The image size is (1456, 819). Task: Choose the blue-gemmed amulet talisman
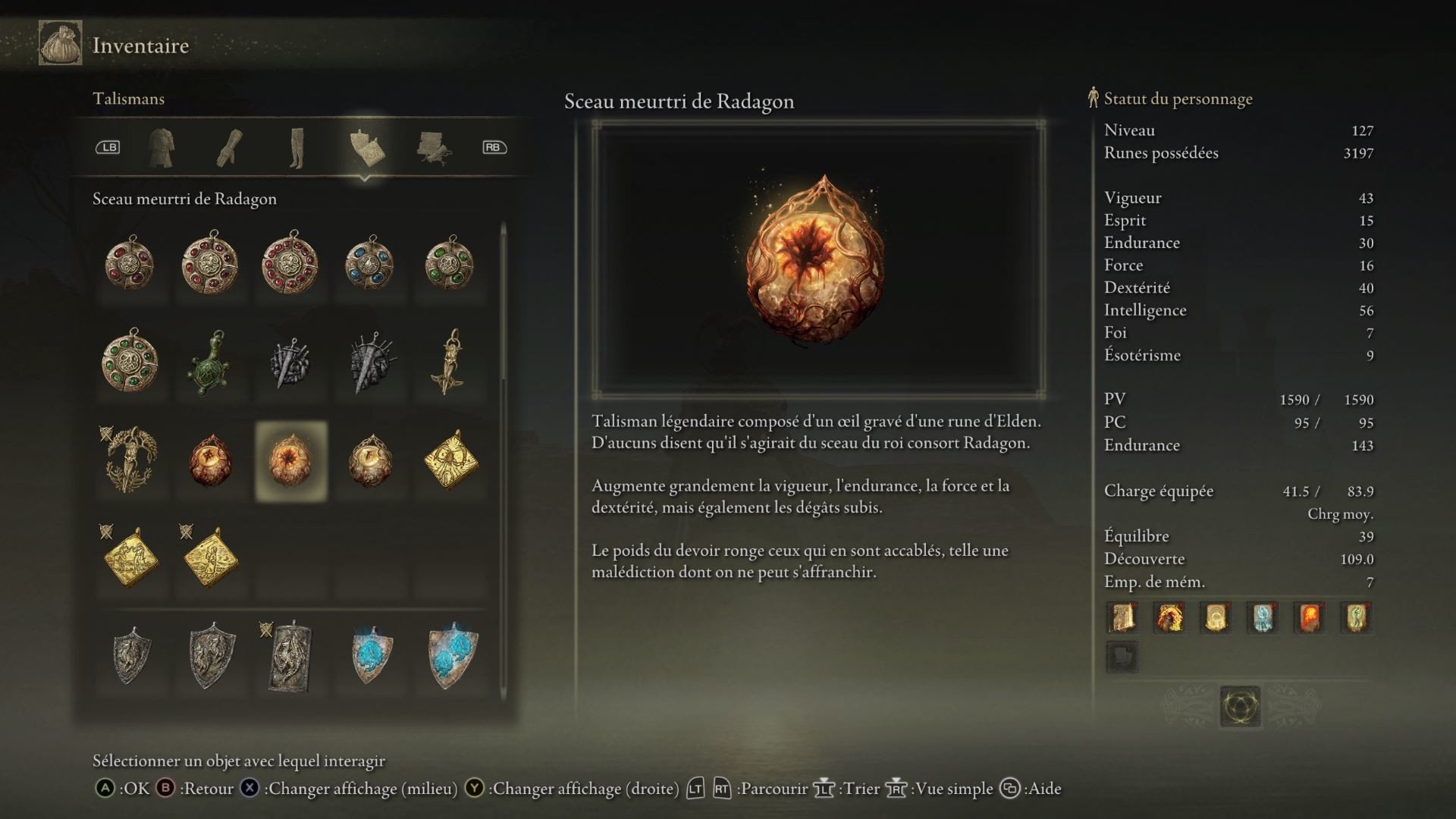[369, 264]
